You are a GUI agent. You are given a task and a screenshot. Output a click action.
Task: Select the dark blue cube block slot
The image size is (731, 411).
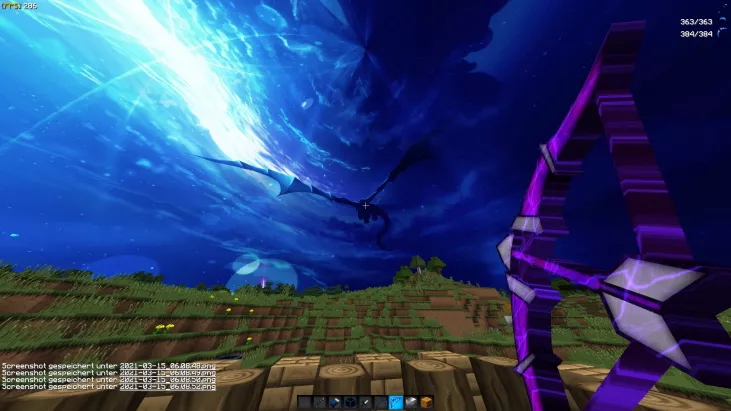(350, 402)
